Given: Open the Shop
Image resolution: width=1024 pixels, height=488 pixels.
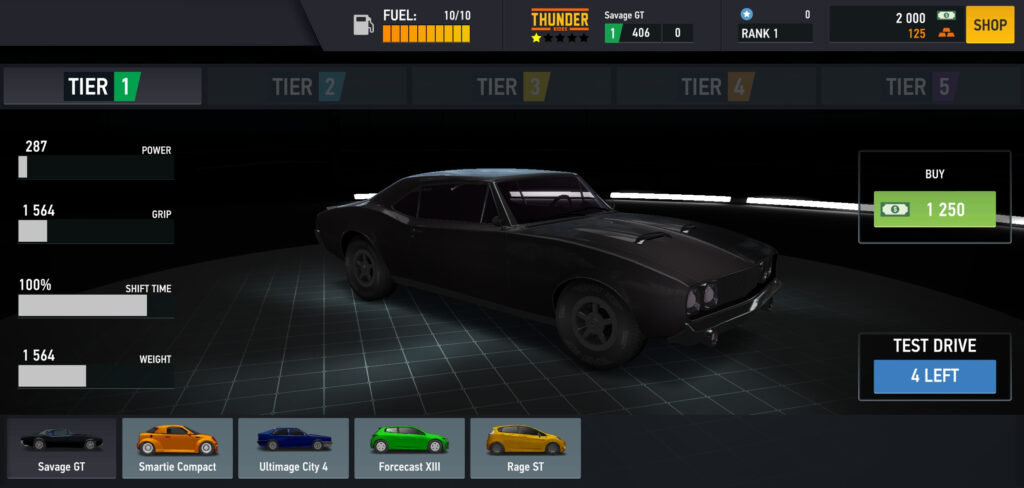Looking at the screenshot, I should tap(989, 25).
